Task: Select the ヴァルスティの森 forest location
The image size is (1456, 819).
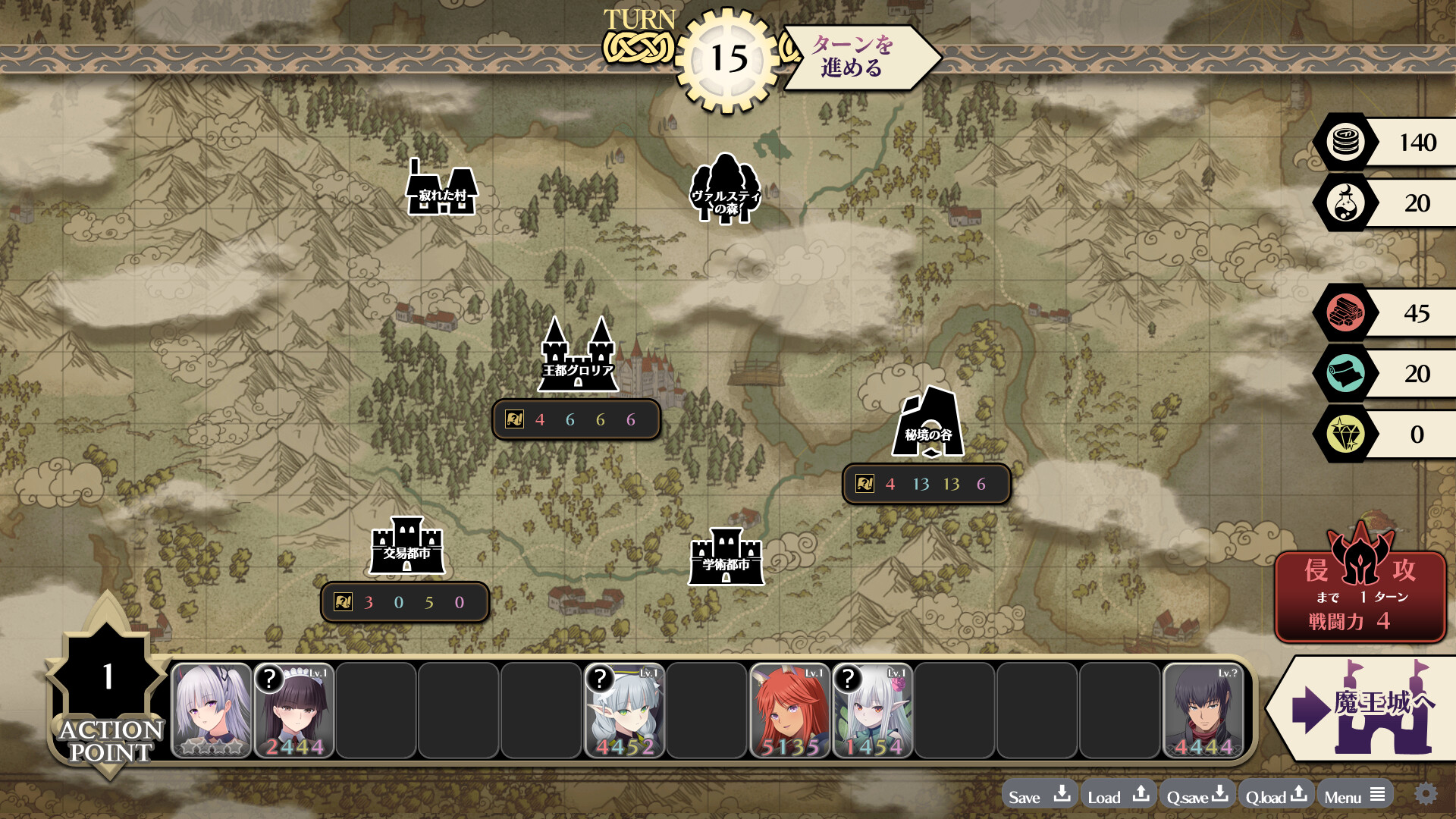Action: pyautogui.click(x=725, y=190)
